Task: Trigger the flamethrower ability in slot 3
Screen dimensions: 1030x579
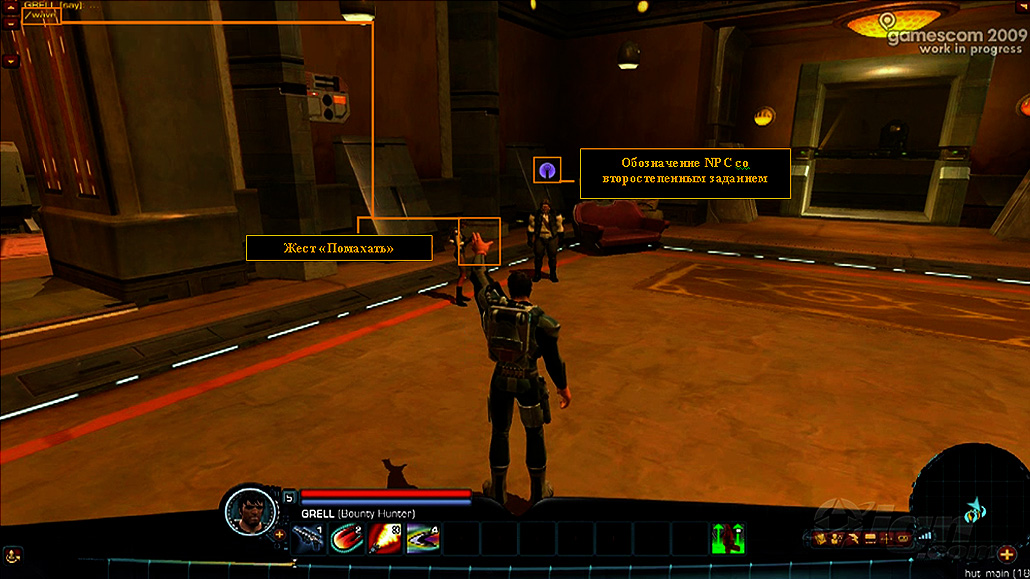Action: (x=385, y=537)
